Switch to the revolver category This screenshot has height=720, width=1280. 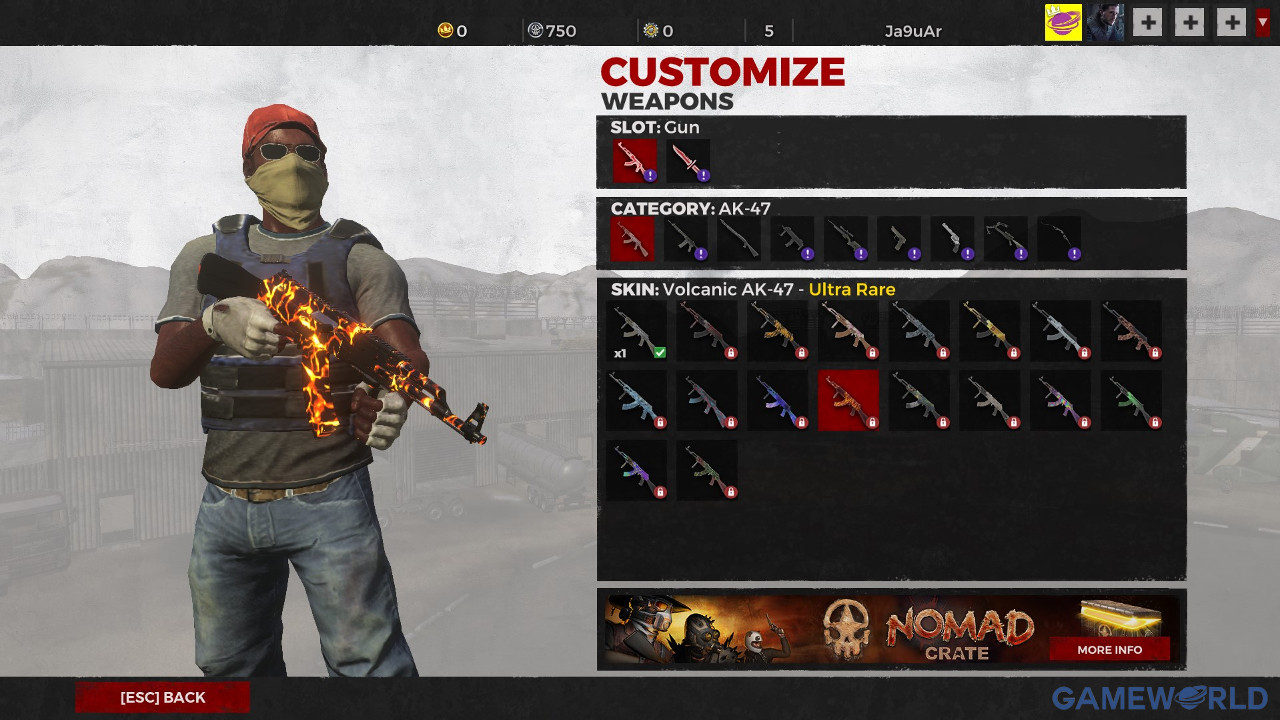[x=952, y=239]
